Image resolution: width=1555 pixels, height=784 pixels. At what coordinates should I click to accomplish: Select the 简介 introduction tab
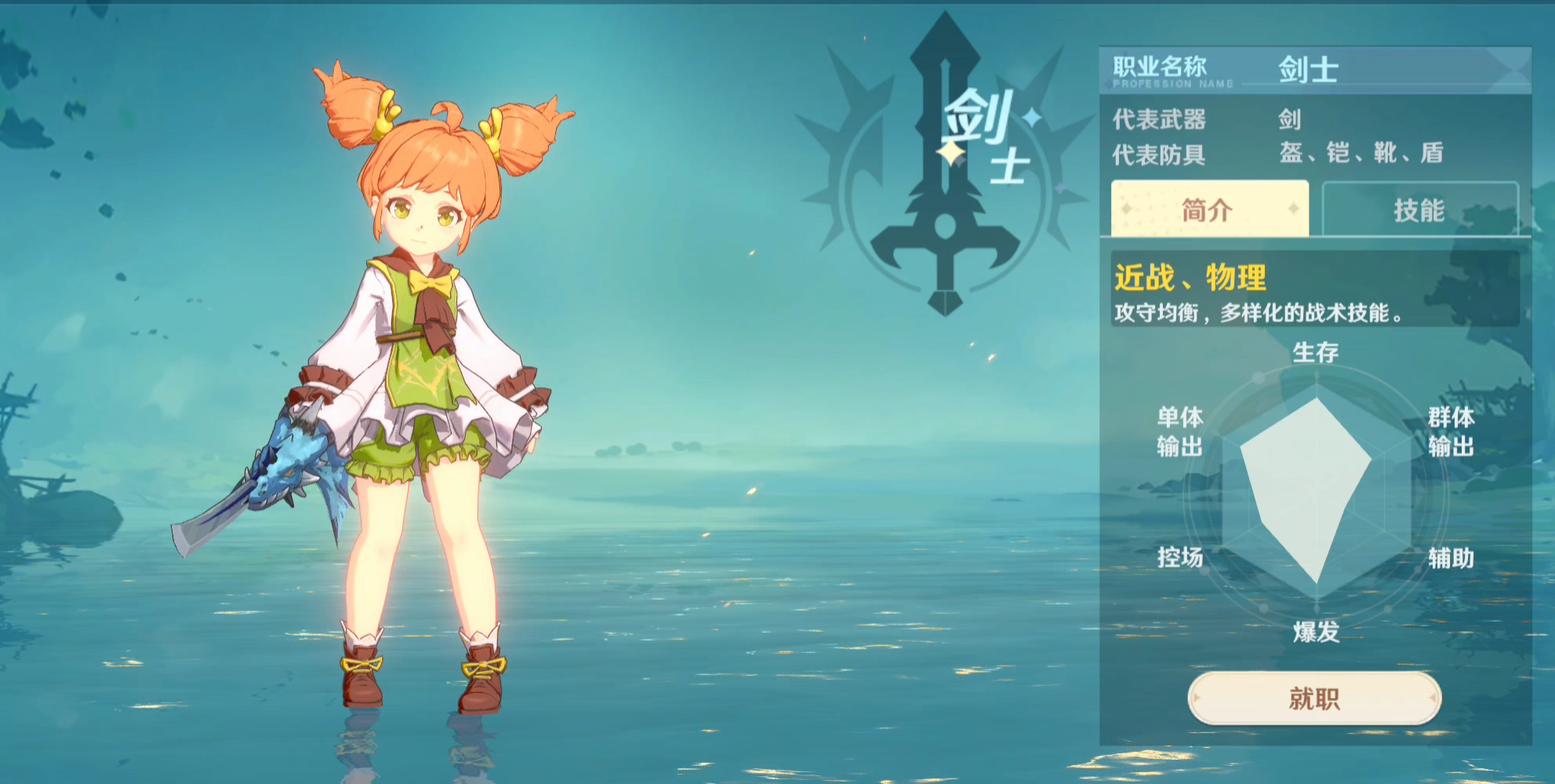coord(1209,209)
